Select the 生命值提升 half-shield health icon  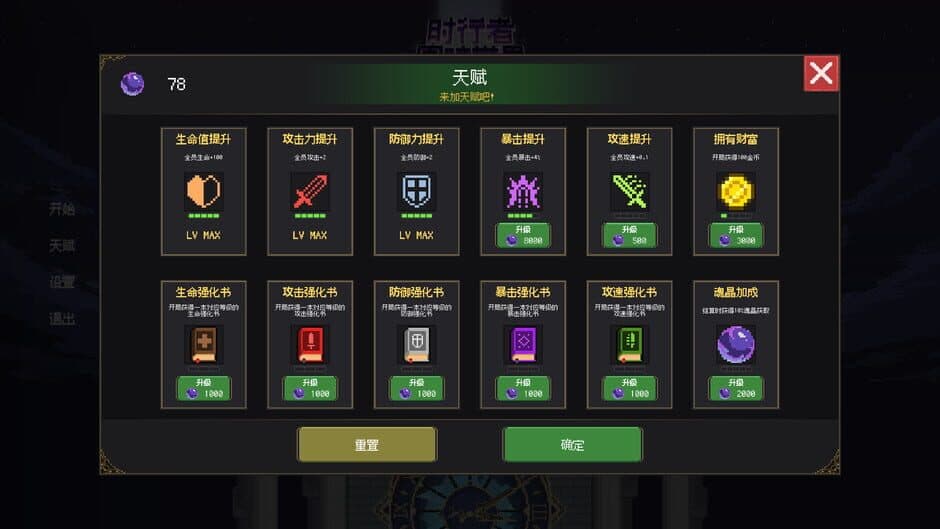pyautogui.click(x=203, y=190)
